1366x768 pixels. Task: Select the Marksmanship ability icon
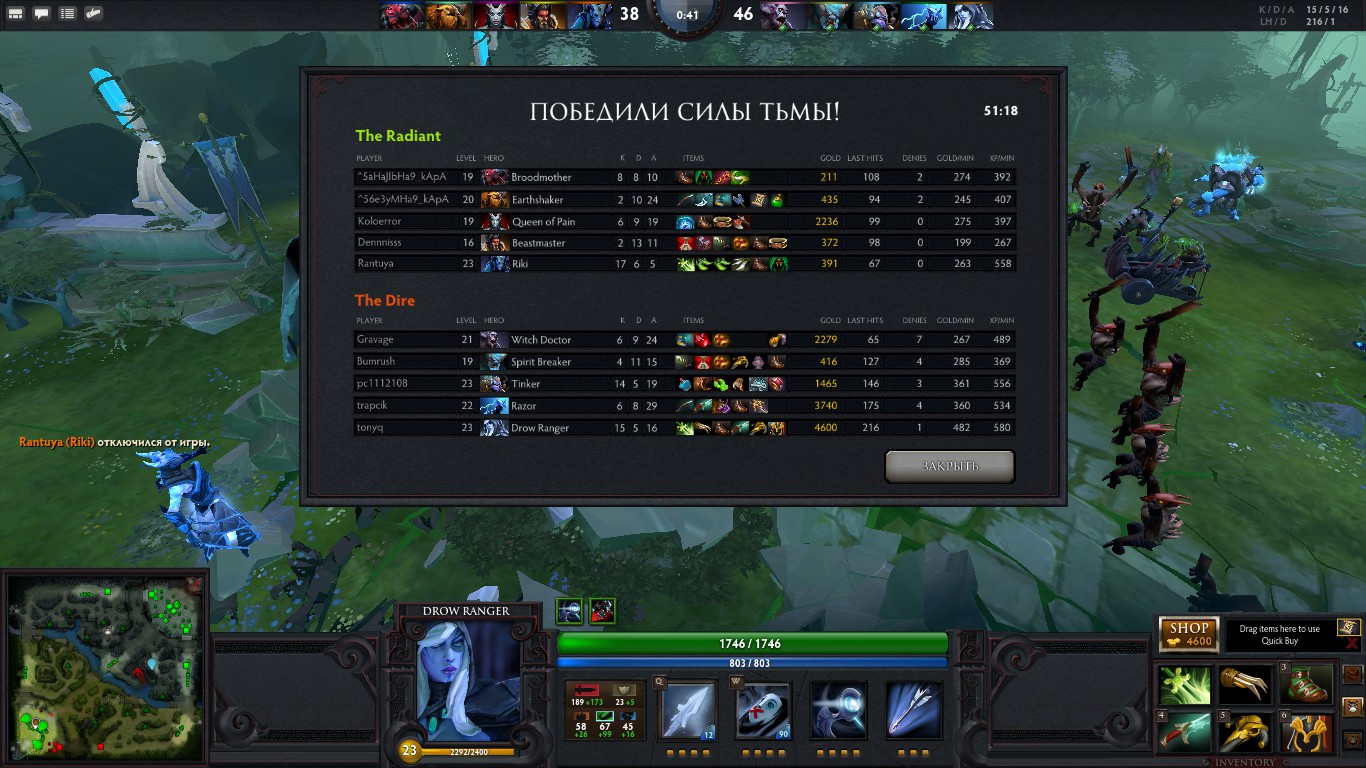(x=913, y=709)
